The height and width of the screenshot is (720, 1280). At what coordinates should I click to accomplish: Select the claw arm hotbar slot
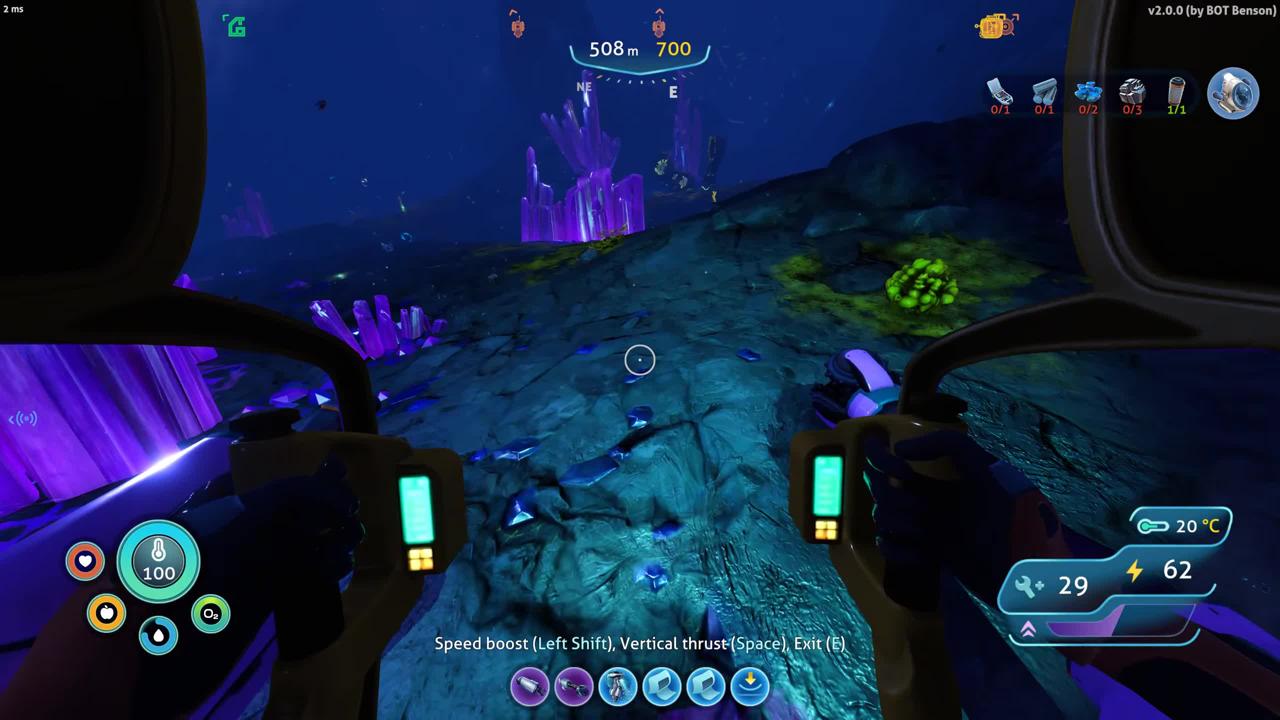[574, 687]
